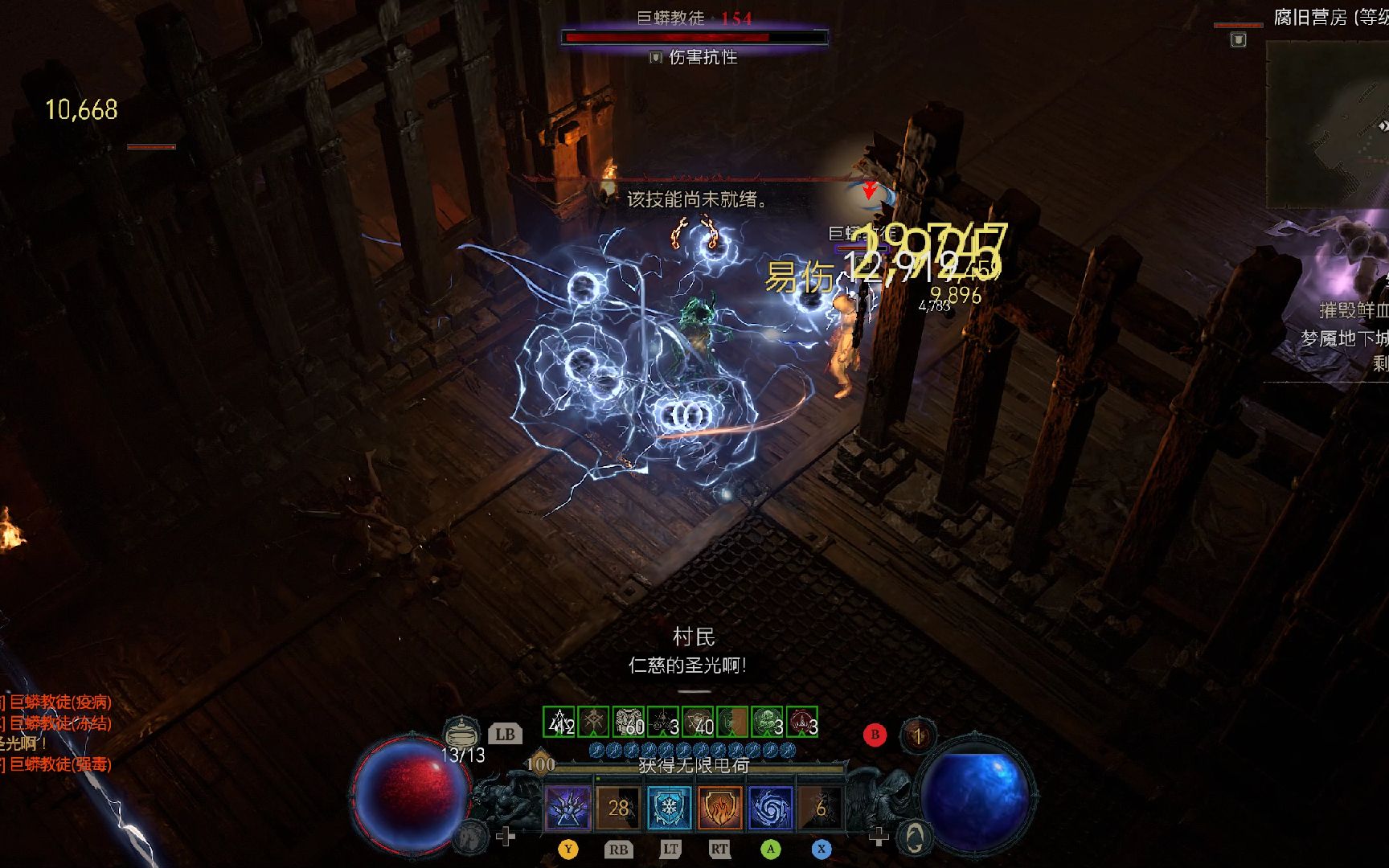The image size is (1389, 868).
Task: Click the evade charge icon showing 1
Action: tap(917, 735)
